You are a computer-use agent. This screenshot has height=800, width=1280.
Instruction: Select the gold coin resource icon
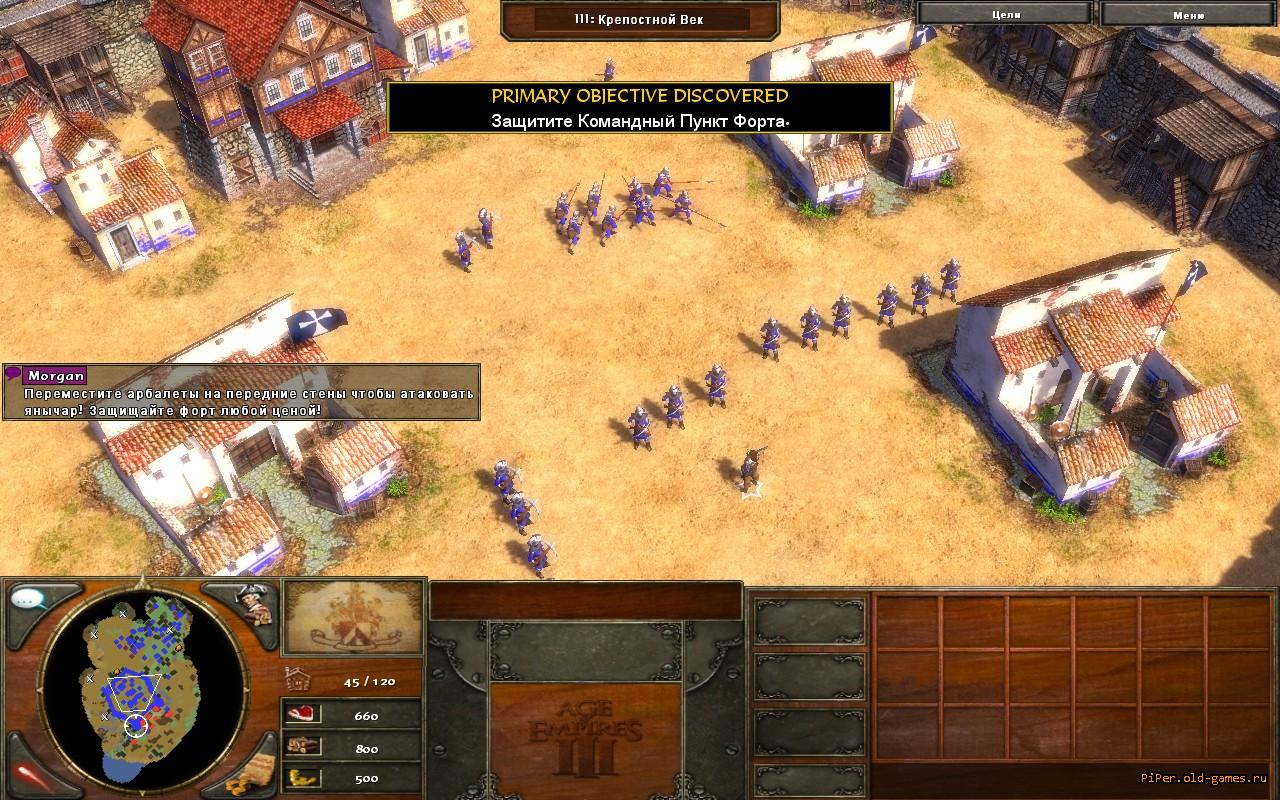point(301,777)
